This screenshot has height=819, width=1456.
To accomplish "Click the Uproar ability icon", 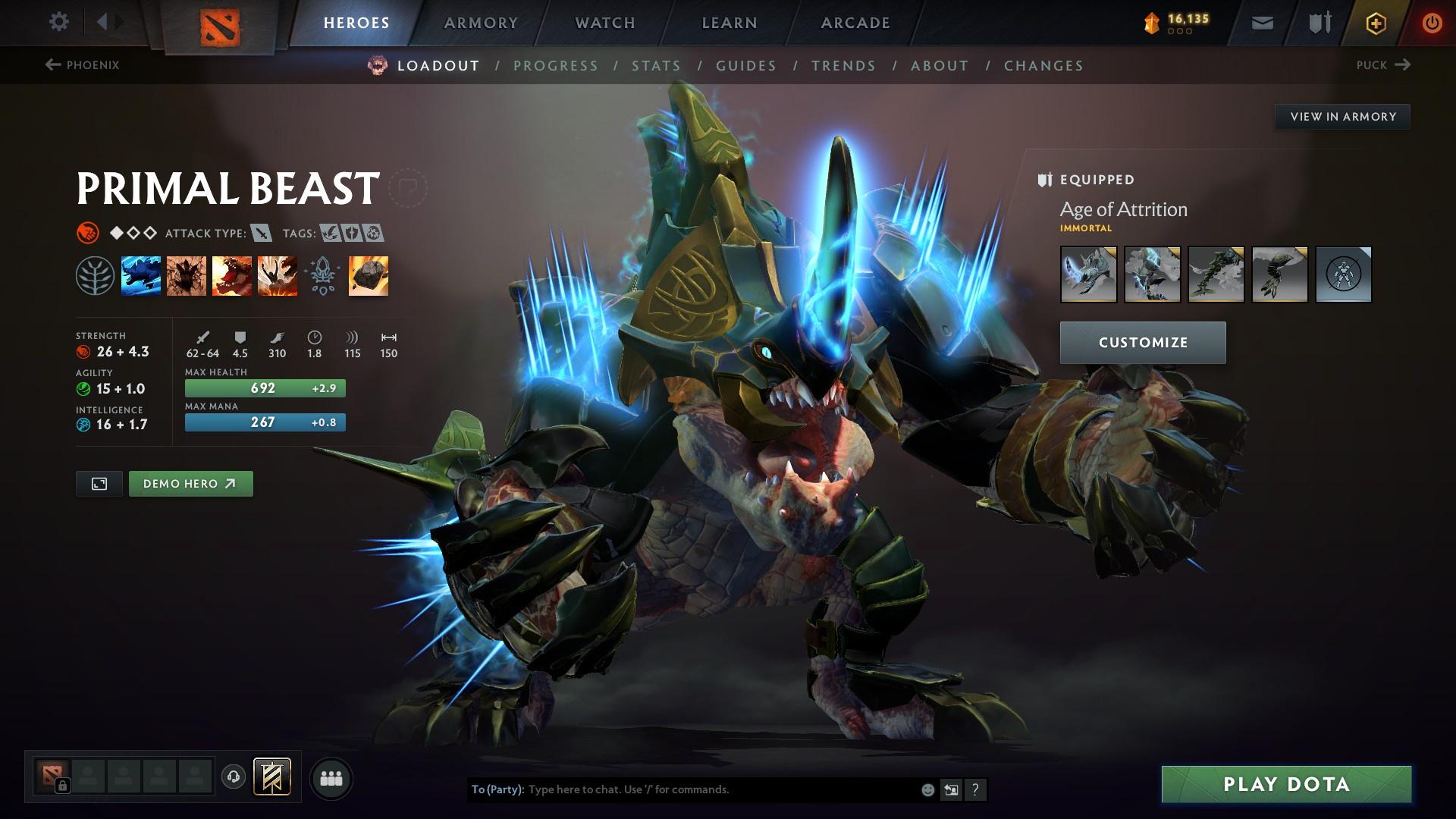I will coord(231,276).
